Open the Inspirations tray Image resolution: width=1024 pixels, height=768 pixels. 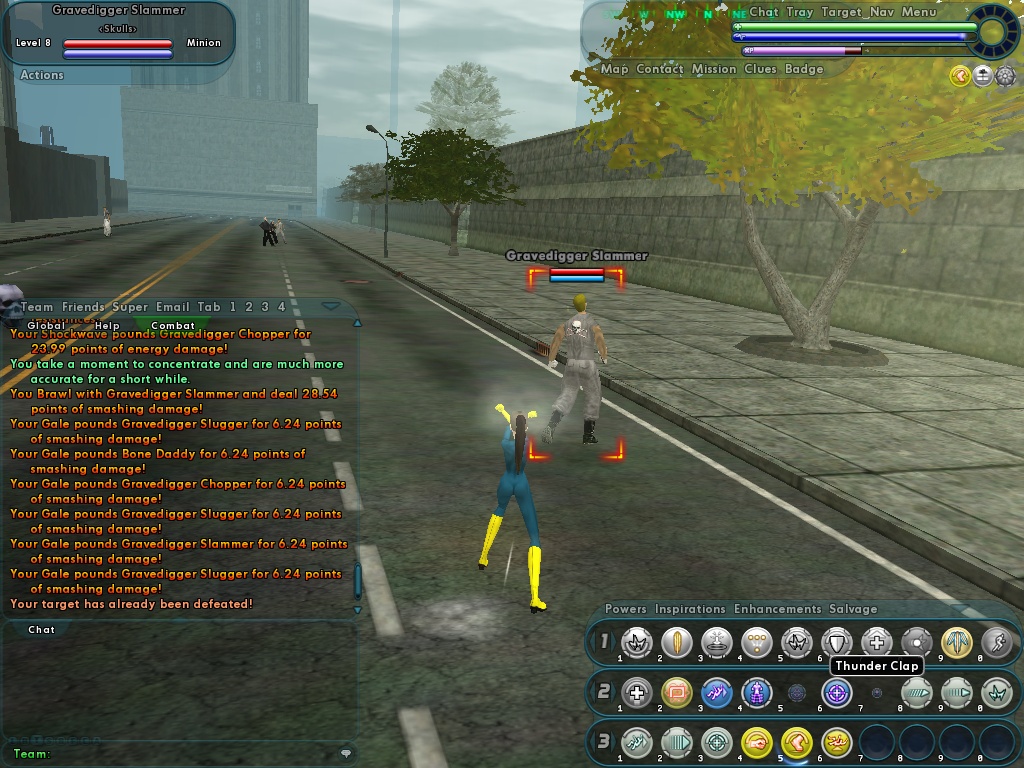[690, 609]
